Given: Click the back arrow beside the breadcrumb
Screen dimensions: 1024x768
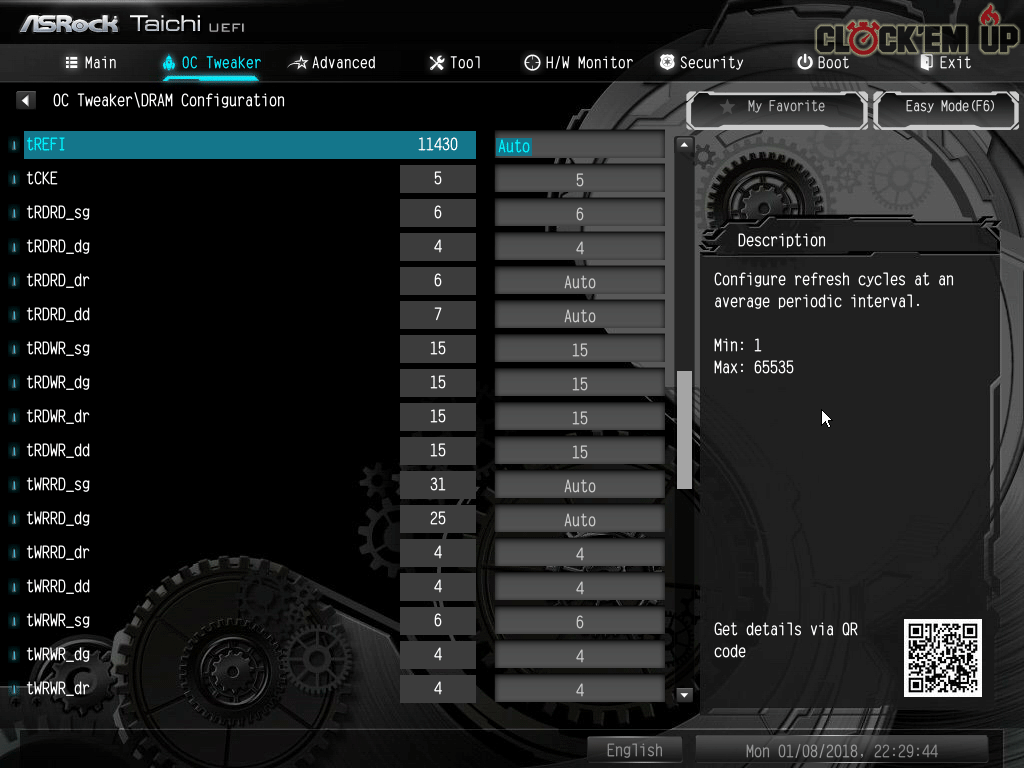Looking at the screenshot, I should 26,100.
